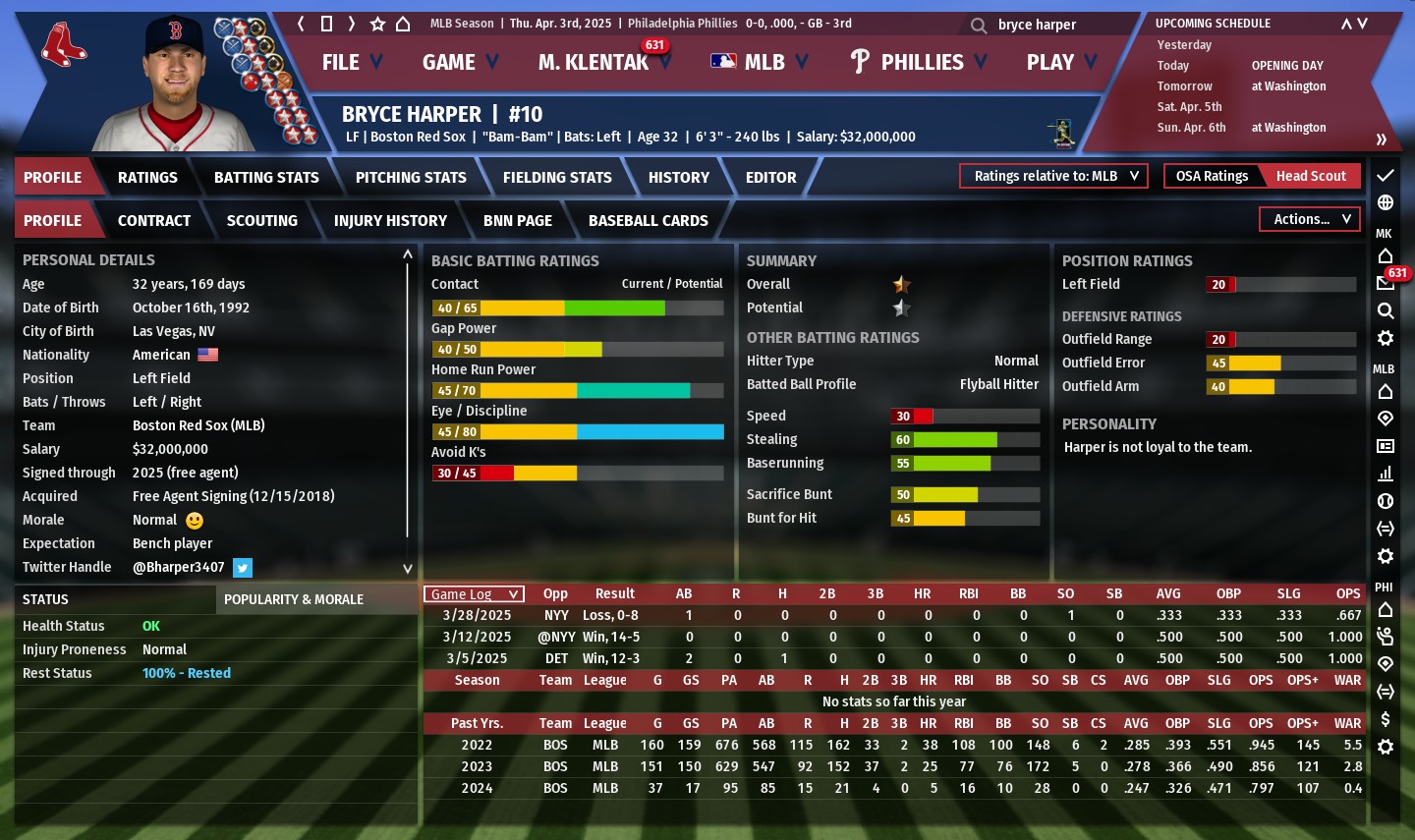This screenshot has height=840, width=1415.
Task: Open the CONTRACT sub-tab
Action: 154,221
